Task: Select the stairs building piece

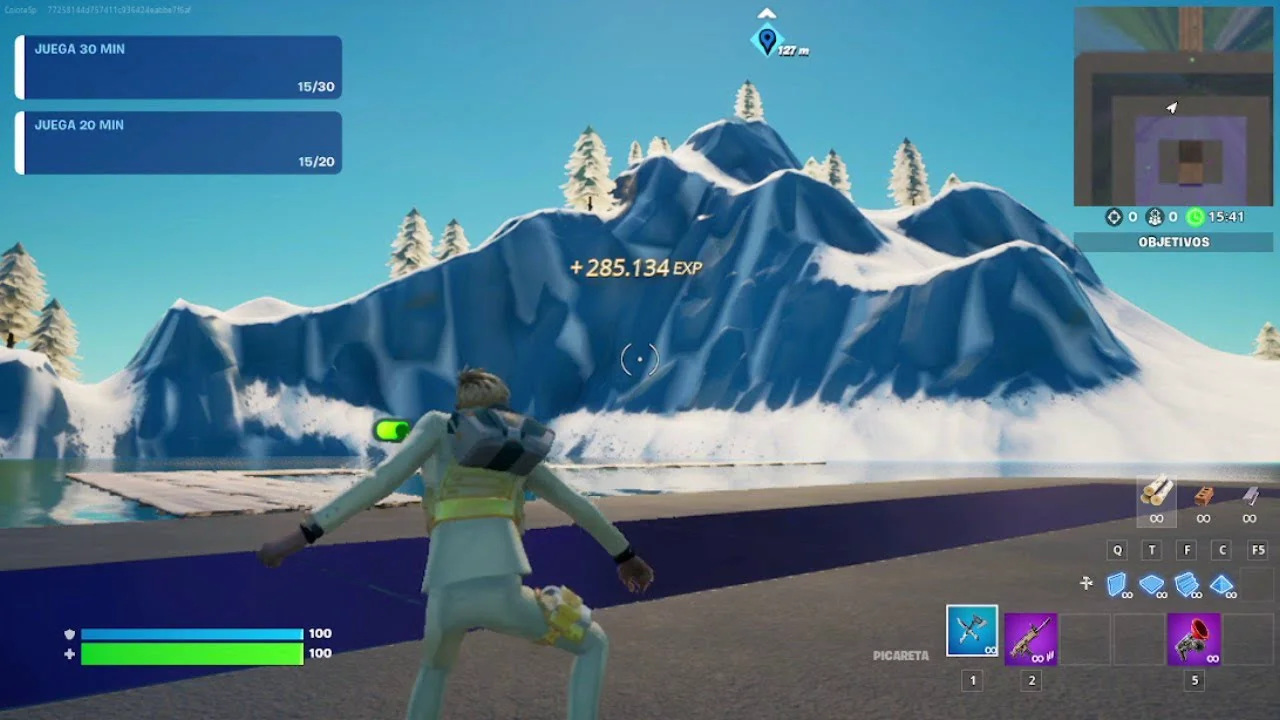Action: click(x=1187, y=584)
